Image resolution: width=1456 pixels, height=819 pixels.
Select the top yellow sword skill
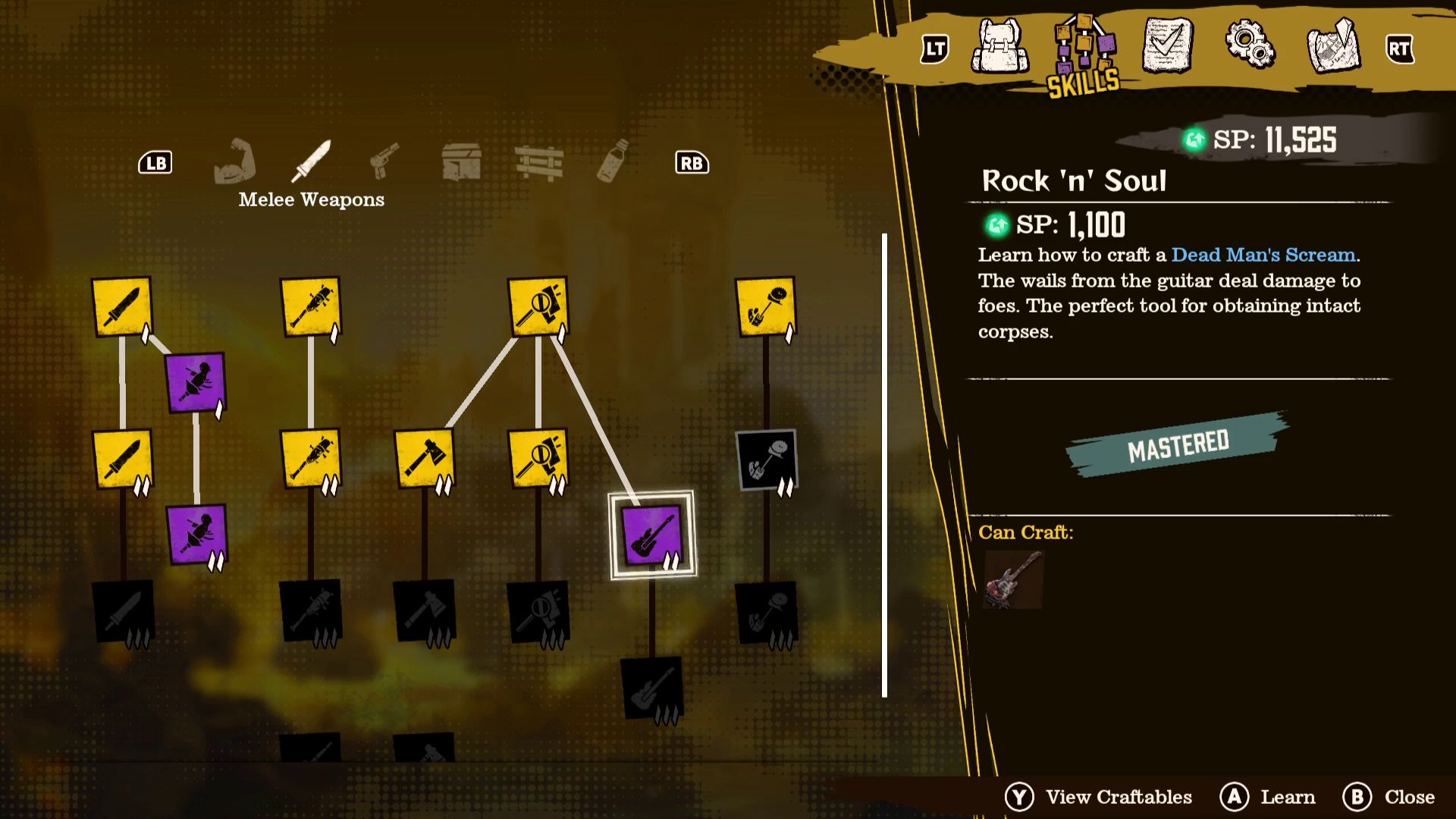121,306
